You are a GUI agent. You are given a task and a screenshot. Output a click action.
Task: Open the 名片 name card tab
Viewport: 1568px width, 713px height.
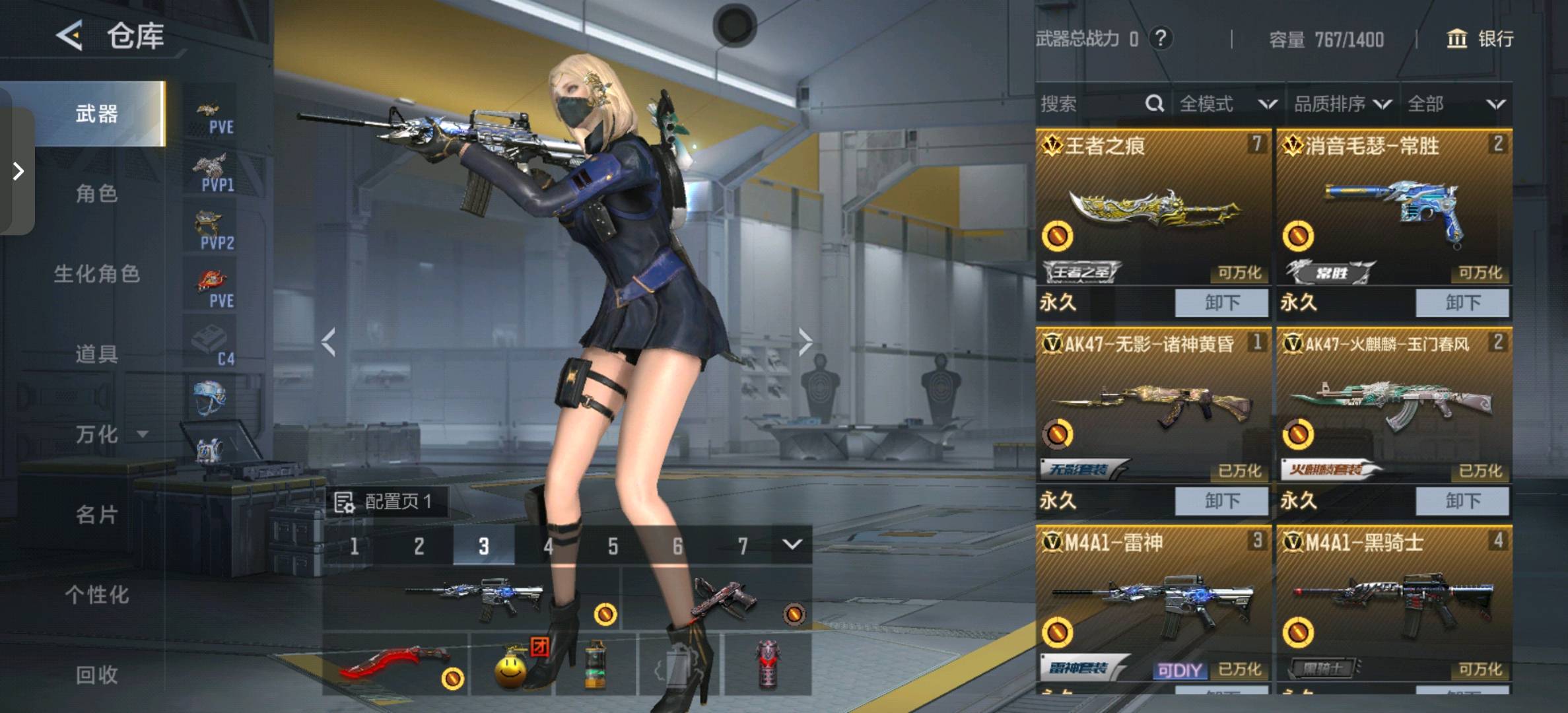(x=96, y=514)
